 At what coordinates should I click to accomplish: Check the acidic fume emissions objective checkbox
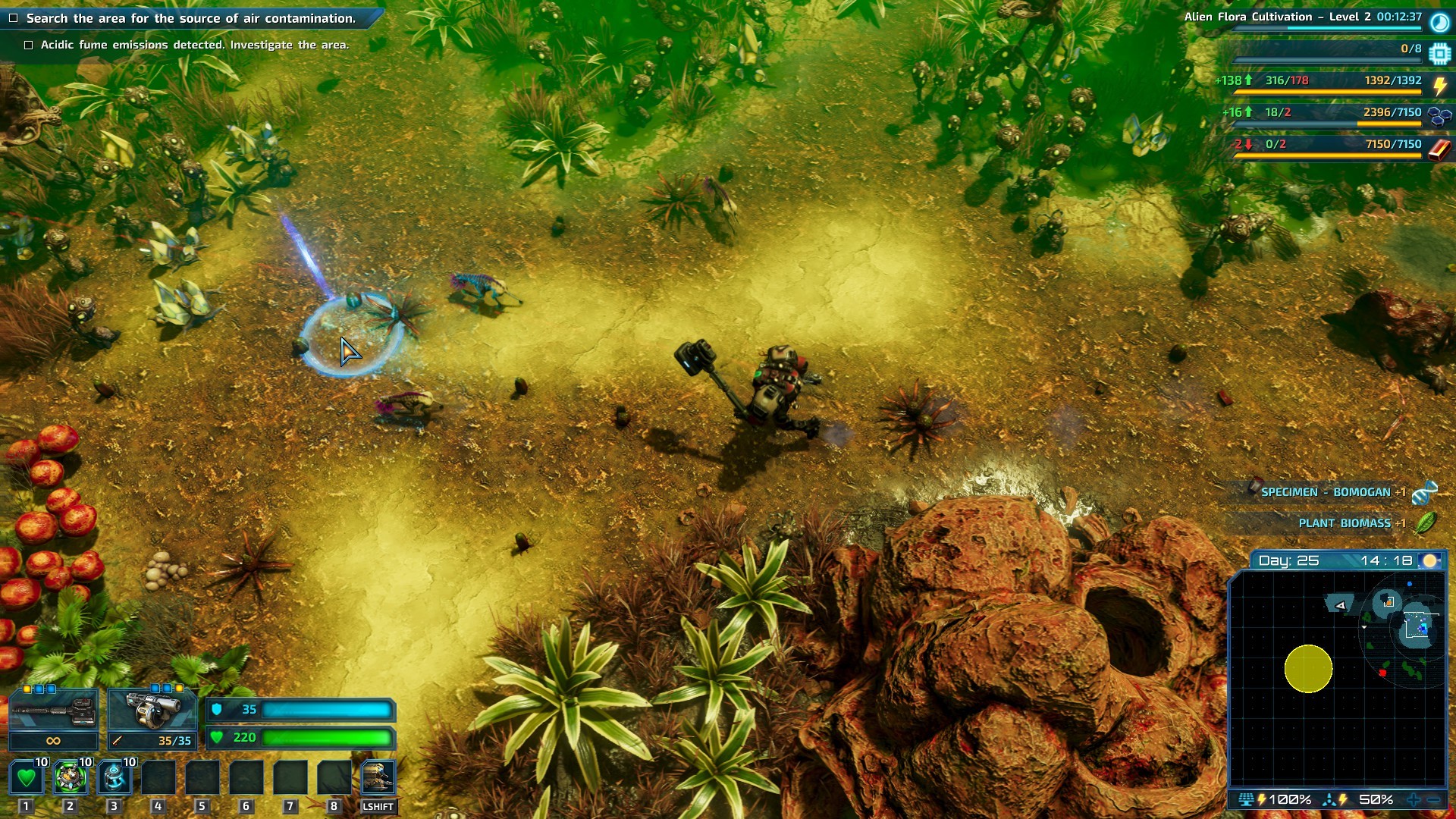click(x=30, y=45)
